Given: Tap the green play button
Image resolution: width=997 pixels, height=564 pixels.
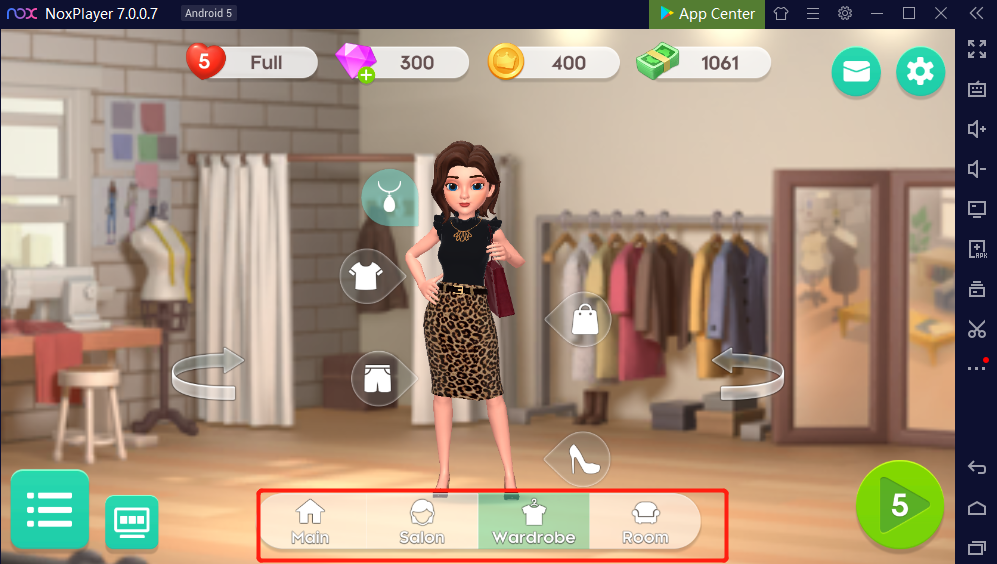Looking at the screenshot, I should coord(900,505).
